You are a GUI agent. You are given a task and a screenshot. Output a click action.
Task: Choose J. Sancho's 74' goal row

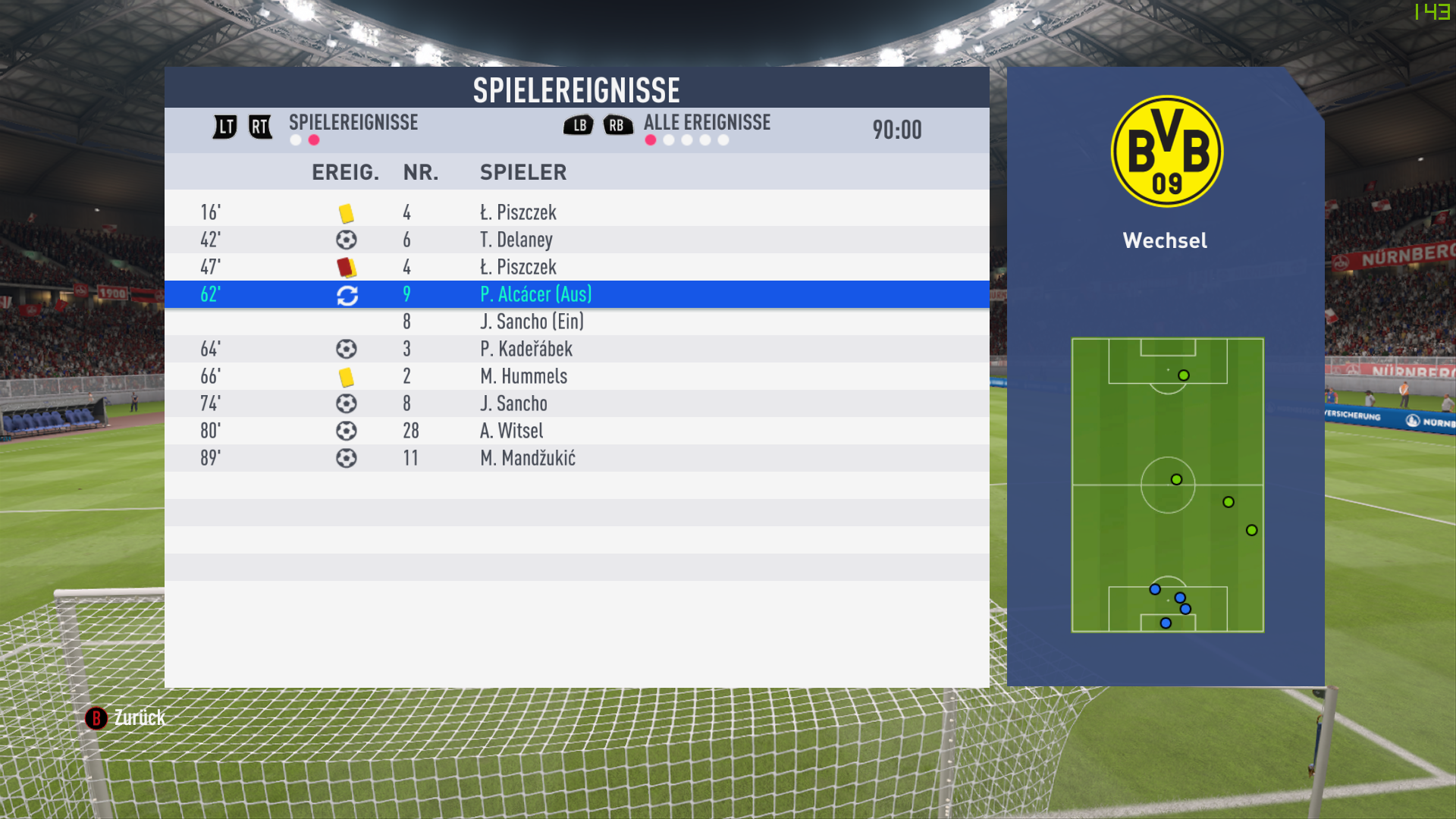576,403
